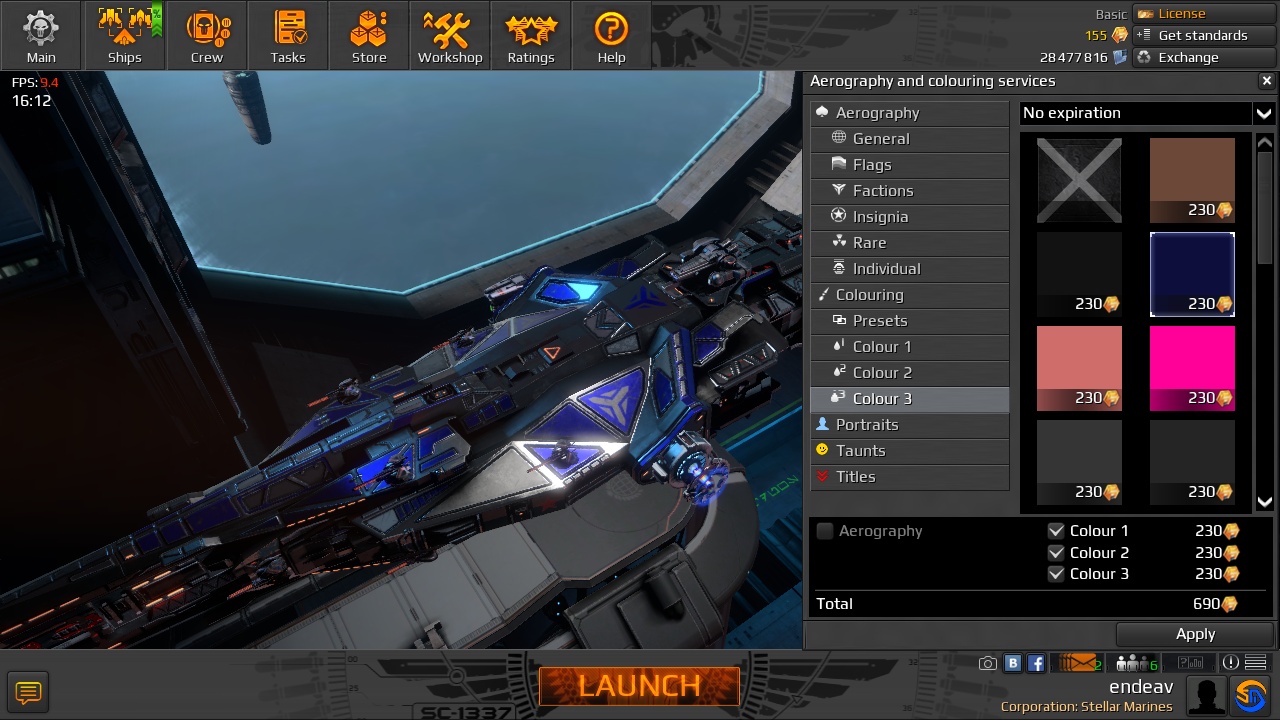The height and width of the screenshot is (720, 1280).
Task: Open the orange mail messages icon
Action: [x=1082, y=662]
